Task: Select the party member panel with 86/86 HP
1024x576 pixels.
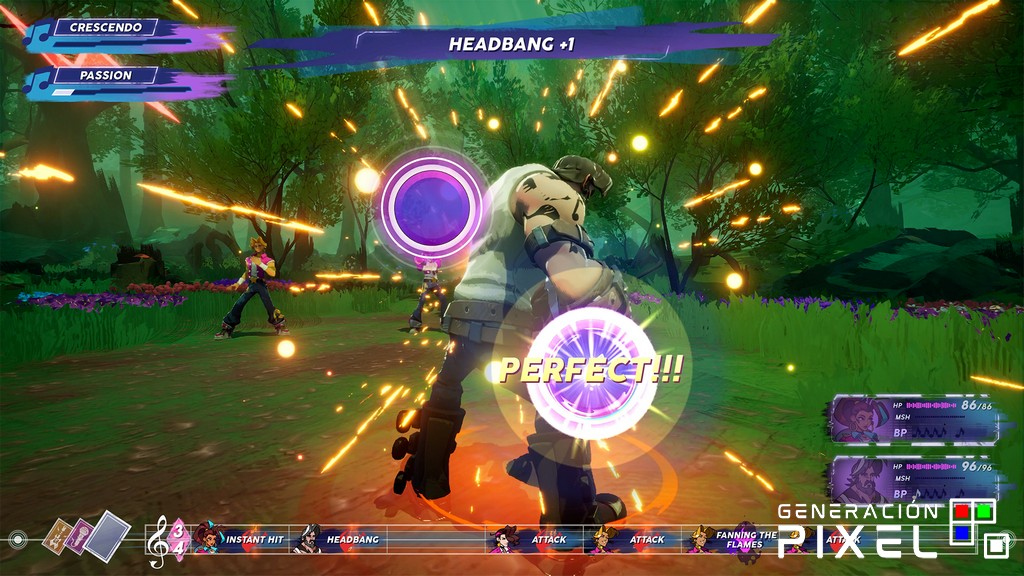Action: [913, 418]
